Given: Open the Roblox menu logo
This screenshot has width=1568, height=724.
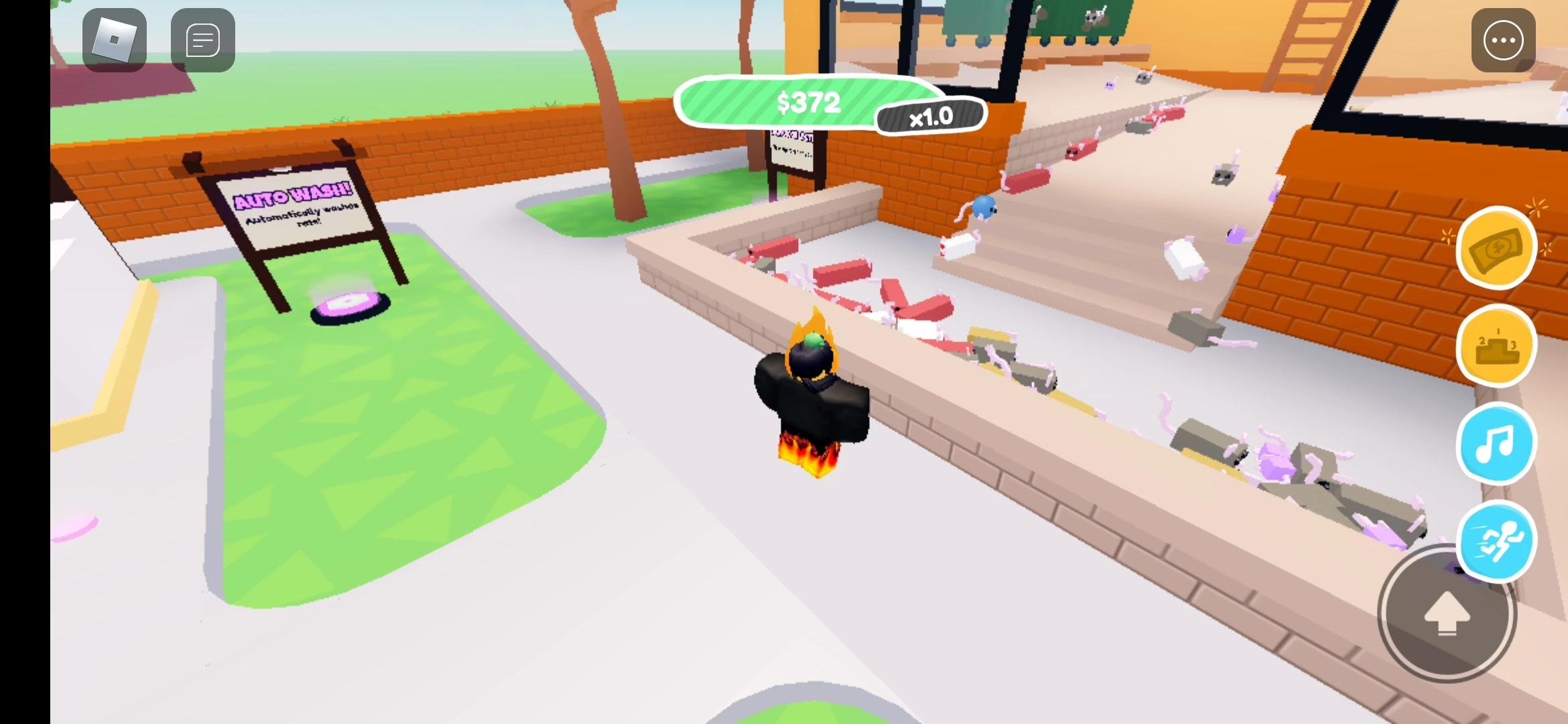Looking at the screenshot, I should tap(114, 40).
